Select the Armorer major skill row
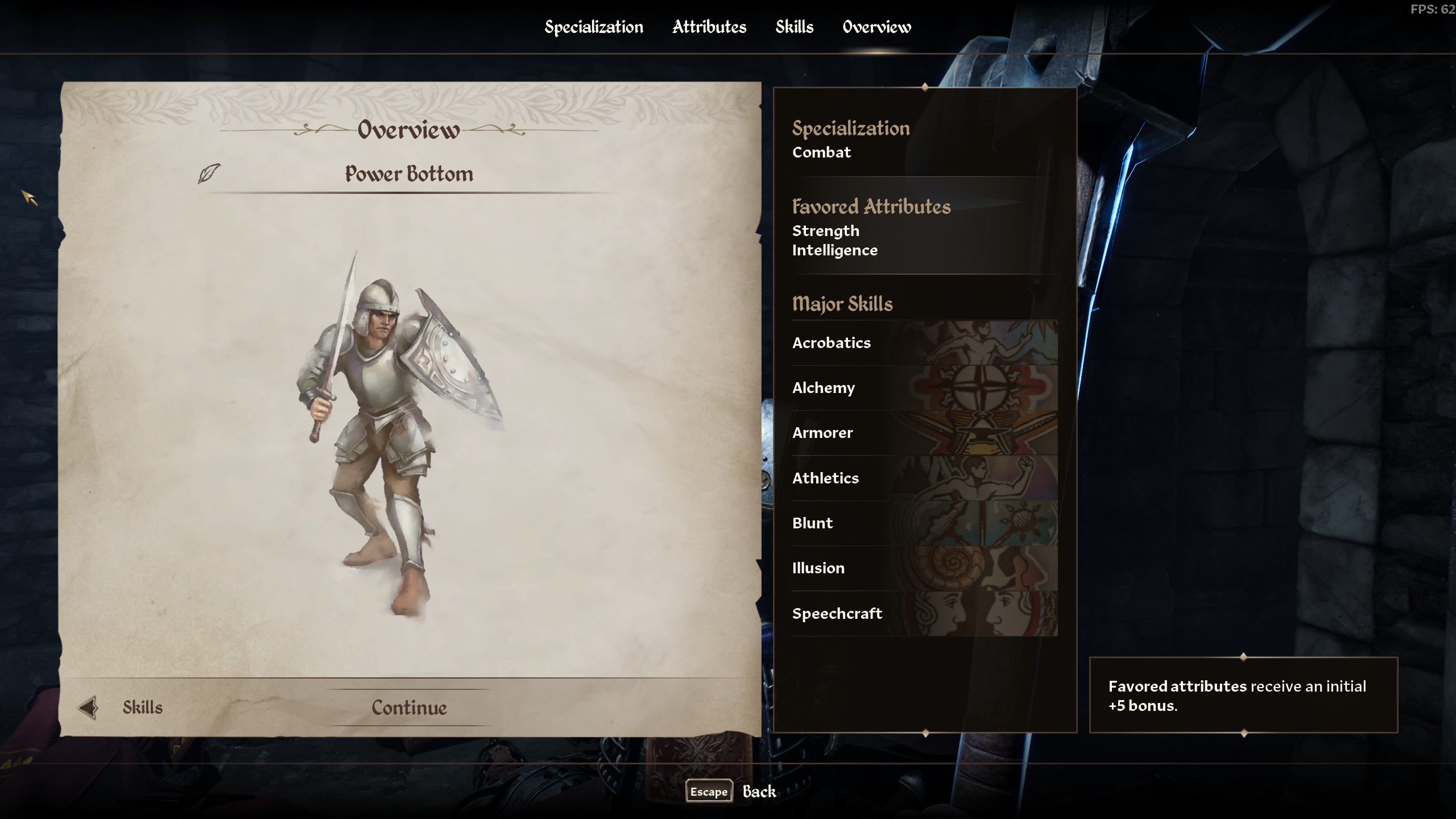Viewport: 1456px width, 819px height. click(924, 433)
